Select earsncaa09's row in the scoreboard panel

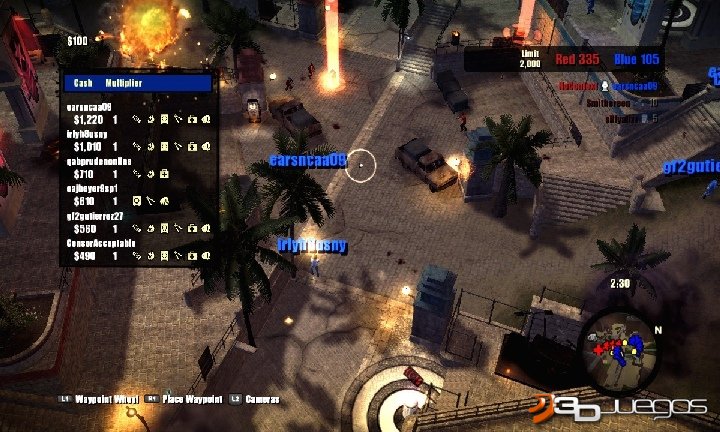click(138, 111)
